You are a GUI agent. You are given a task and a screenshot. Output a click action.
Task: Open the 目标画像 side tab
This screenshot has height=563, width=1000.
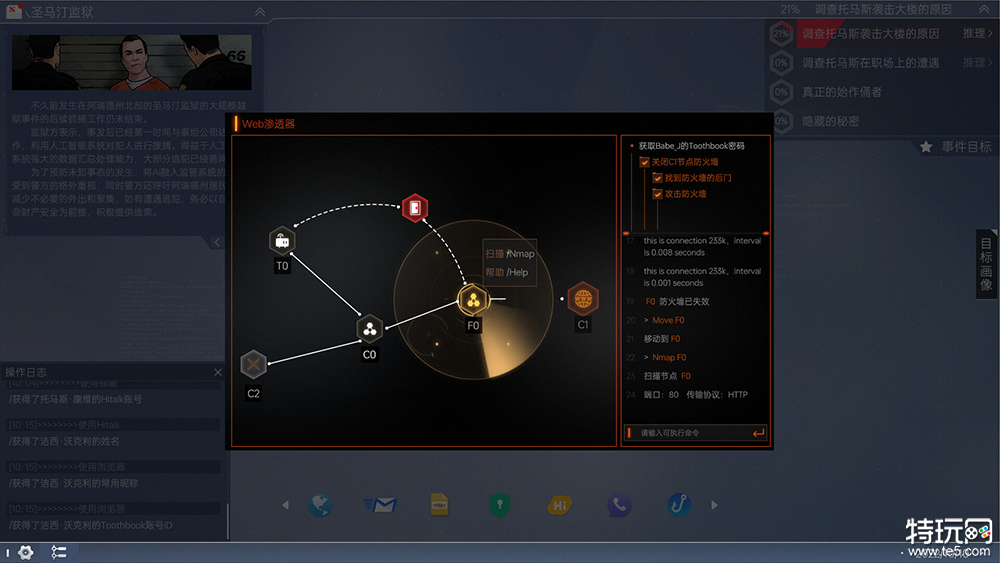click(x=986, y=264)
